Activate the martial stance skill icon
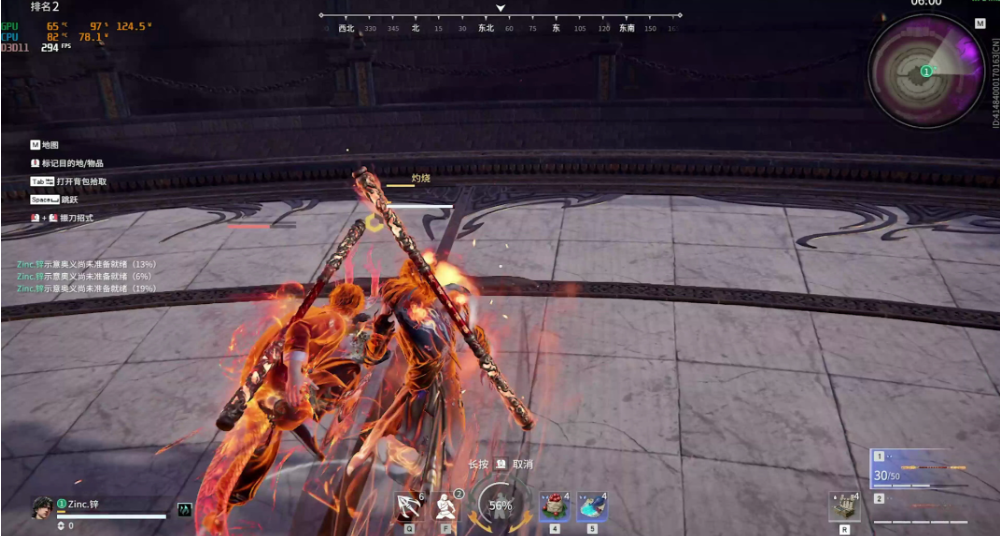The image size is (1000, 536). (x=448, y=507)
